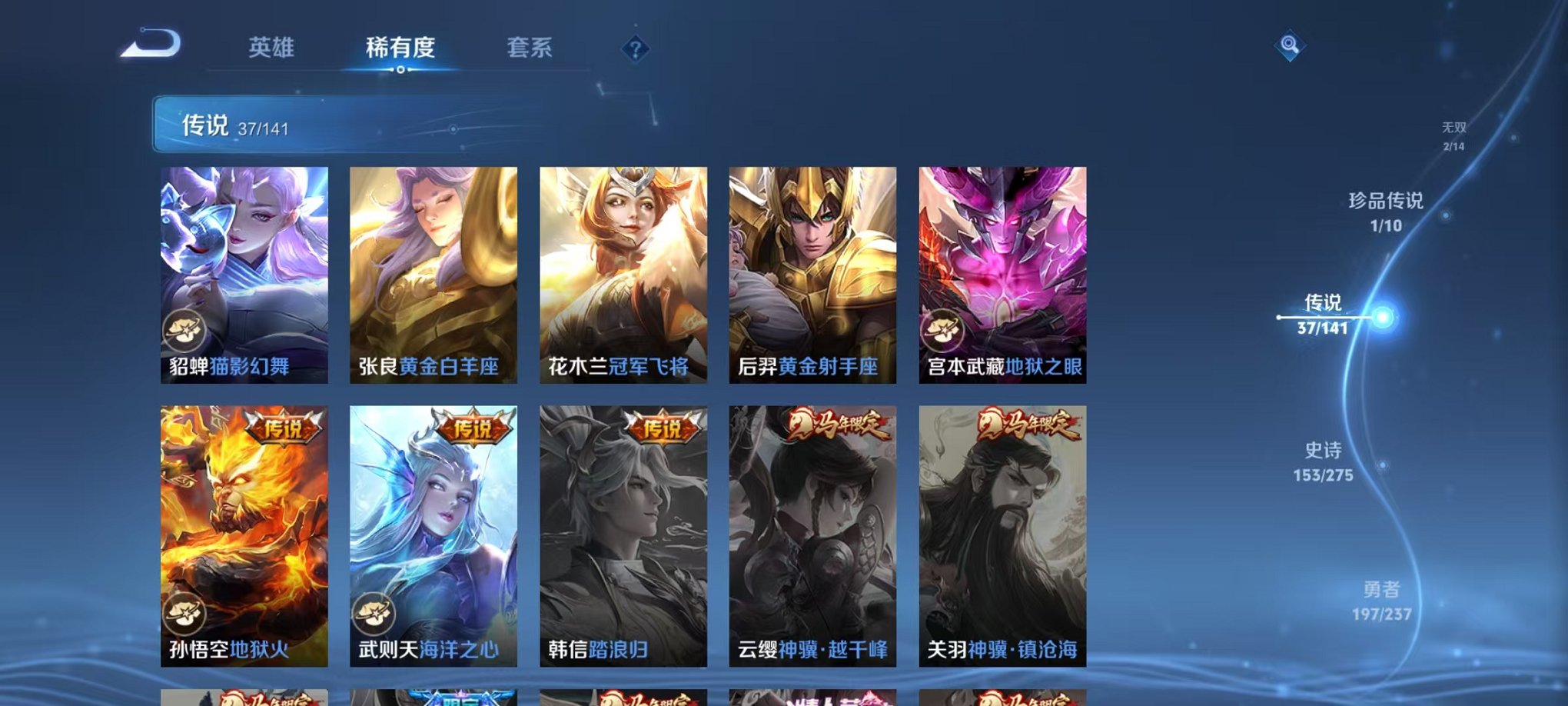The width and height of the screenshot is (1568, 706).
Task: Click the 传说 37/141 header banner
Action: (x=307, y=127)
